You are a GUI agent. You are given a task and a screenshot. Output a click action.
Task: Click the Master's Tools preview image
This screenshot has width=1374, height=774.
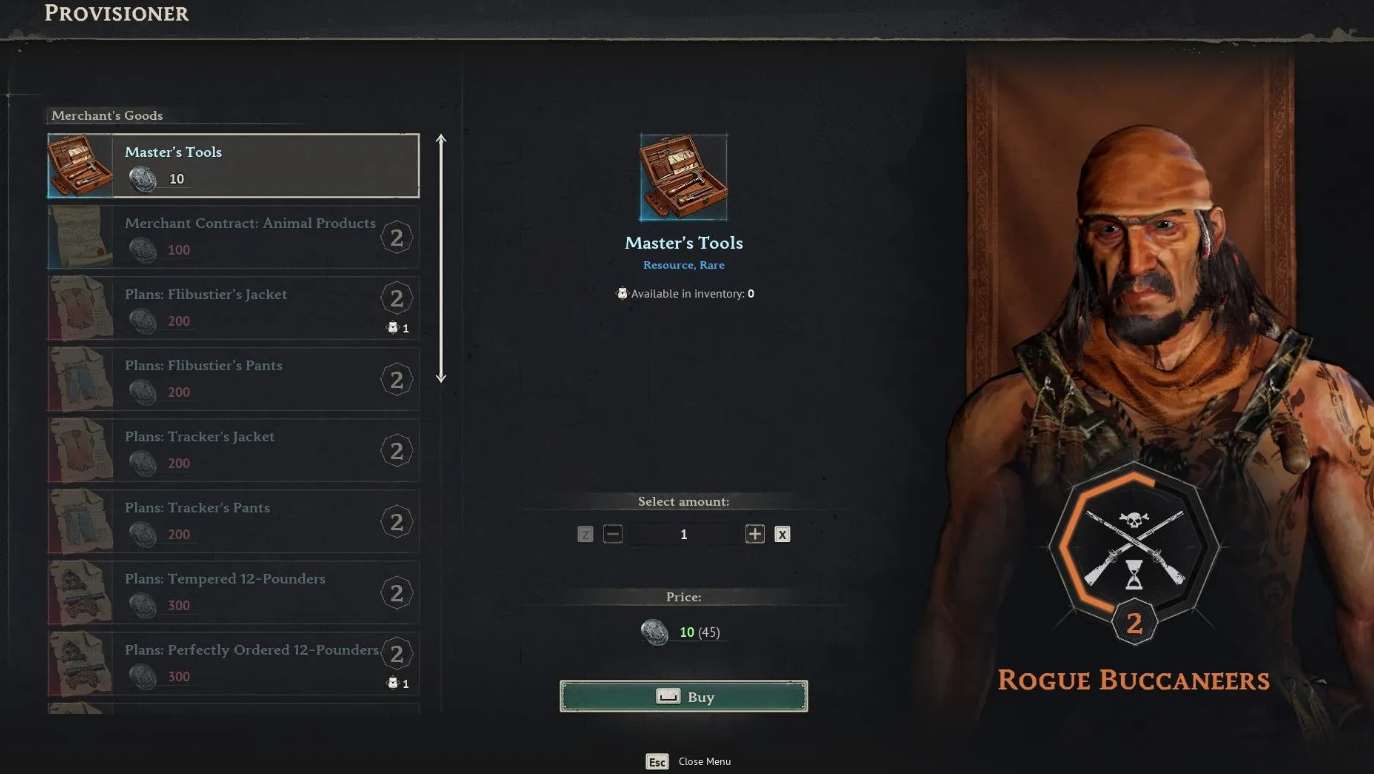tap(684, 177)
